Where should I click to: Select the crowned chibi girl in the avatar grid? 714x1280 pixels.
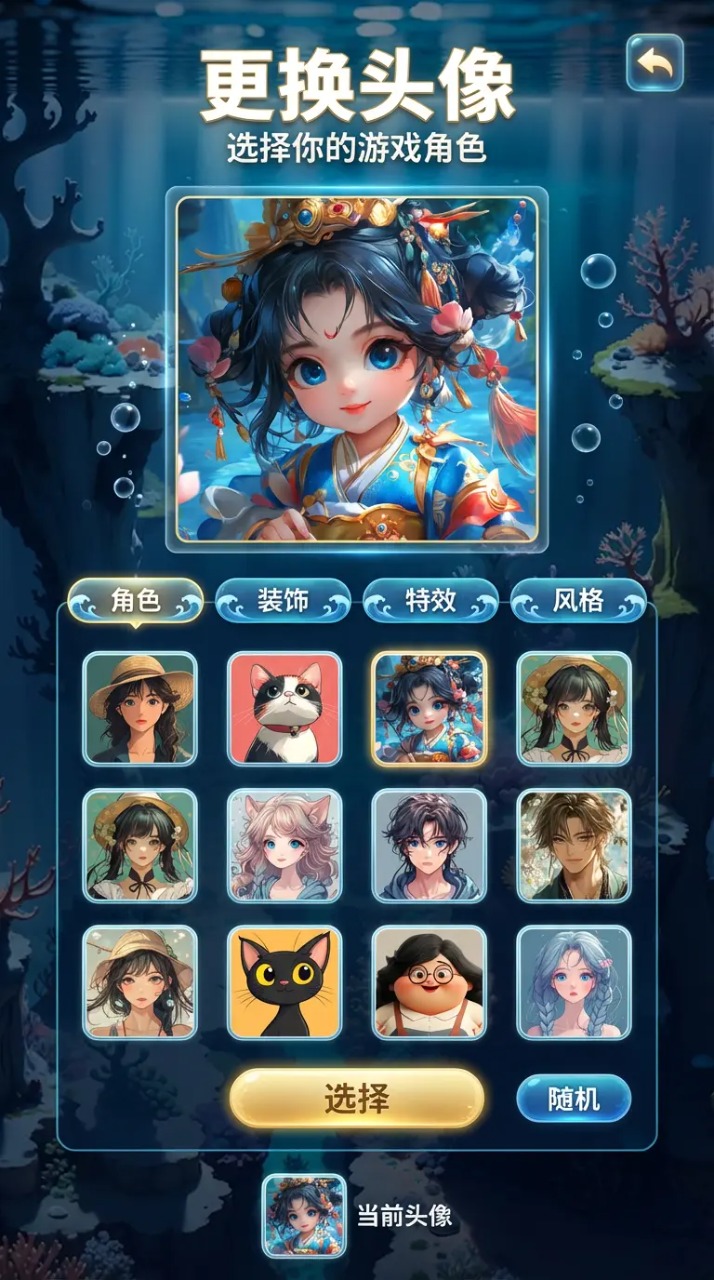(x=430, y=709)
